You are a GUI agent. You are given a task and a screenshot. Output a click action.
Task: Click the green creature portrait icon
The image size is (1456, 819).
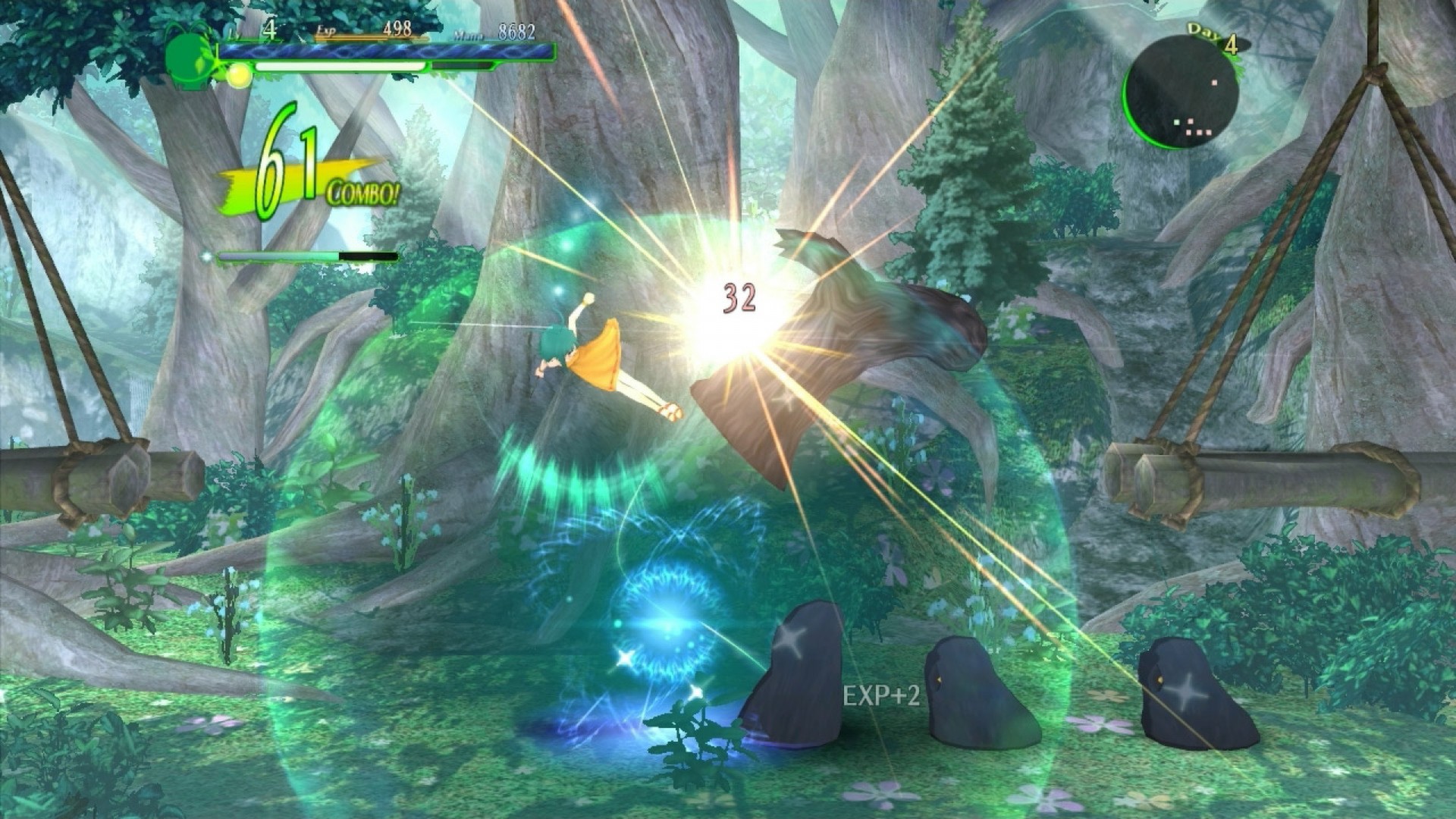point(187,56)
